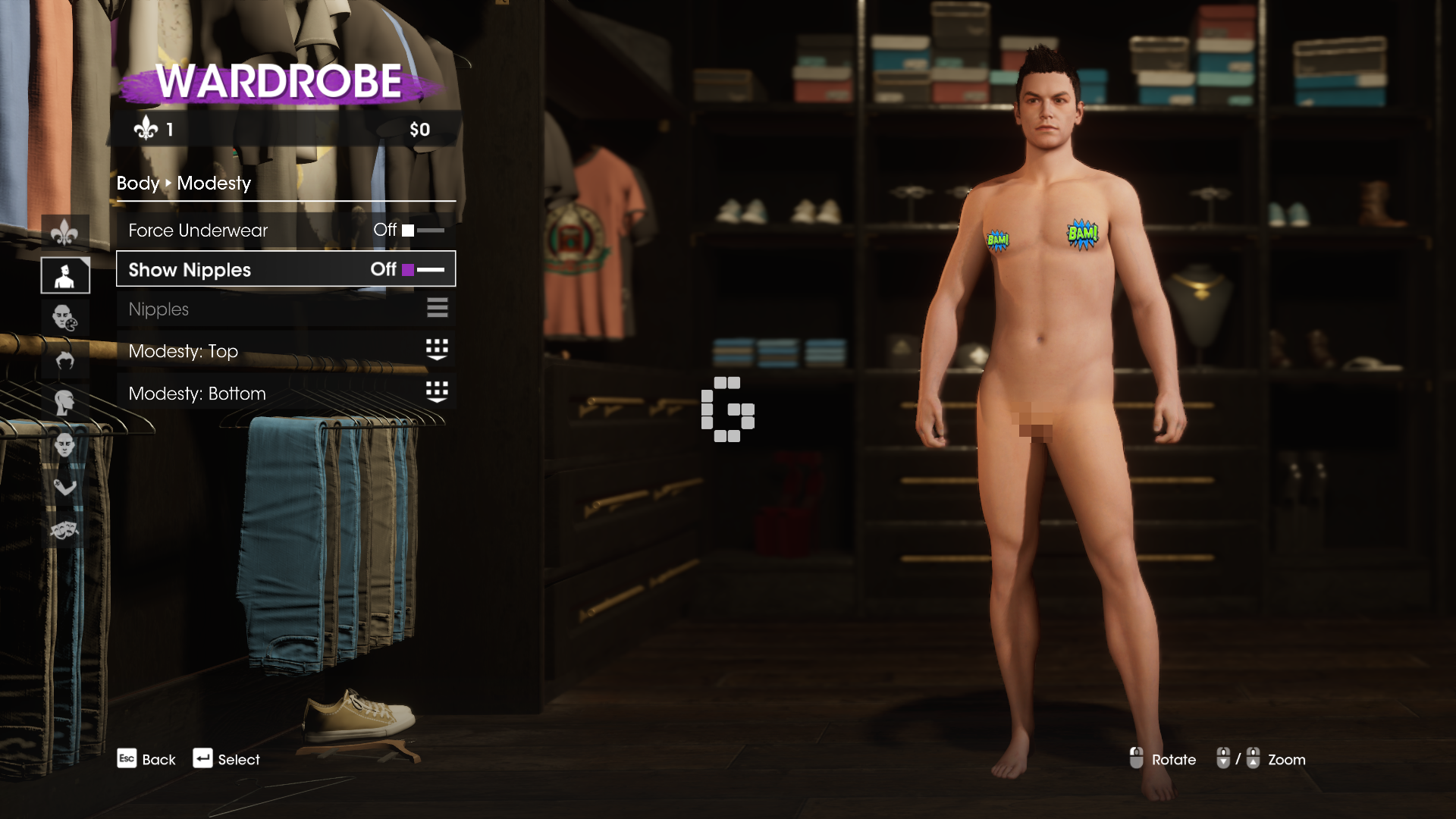Click the Select button
The height and width of the screenshot is (819, 1456).
pos(226,759)
